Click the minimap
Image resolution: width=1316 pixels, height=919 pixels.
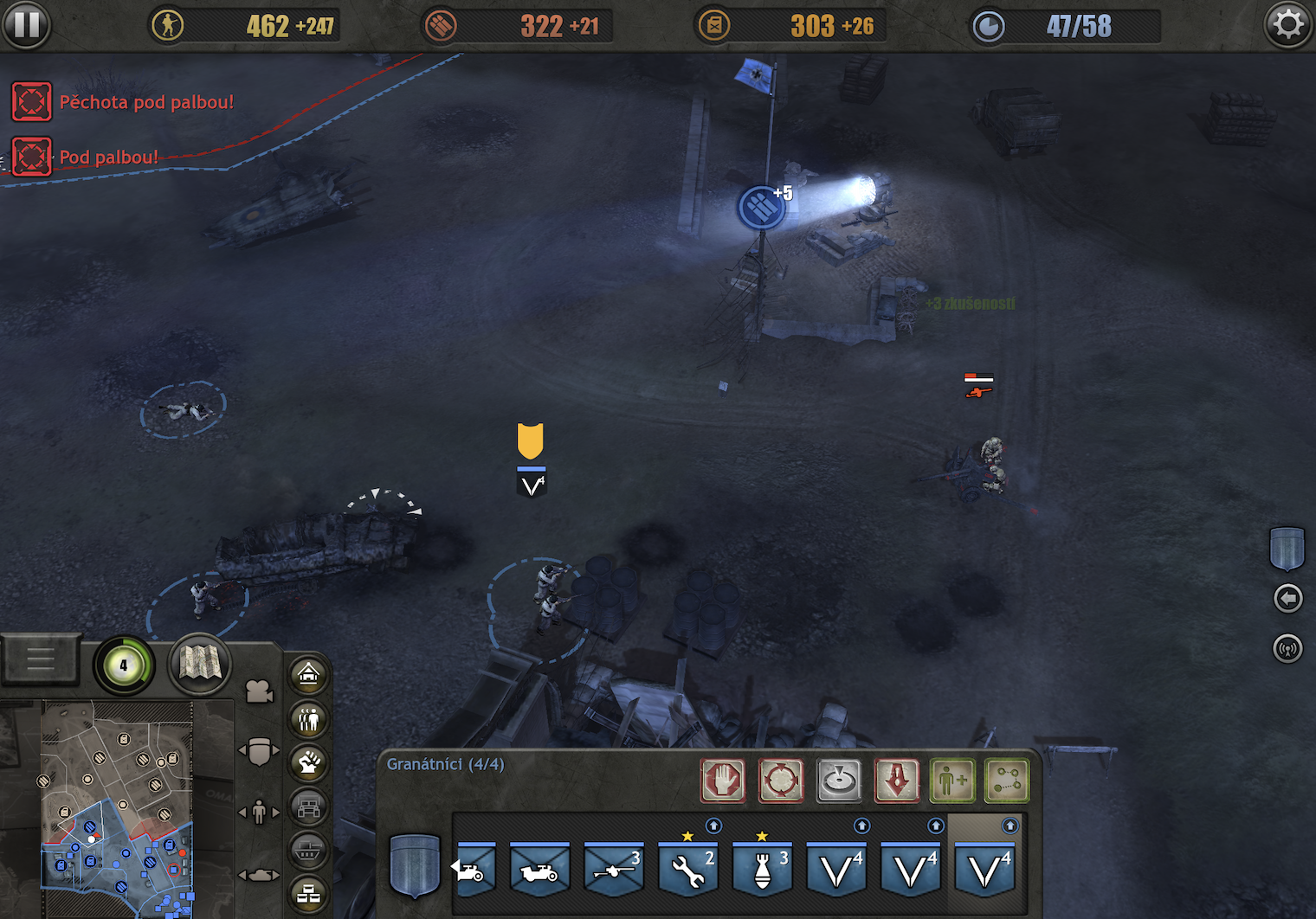point(117,809)
